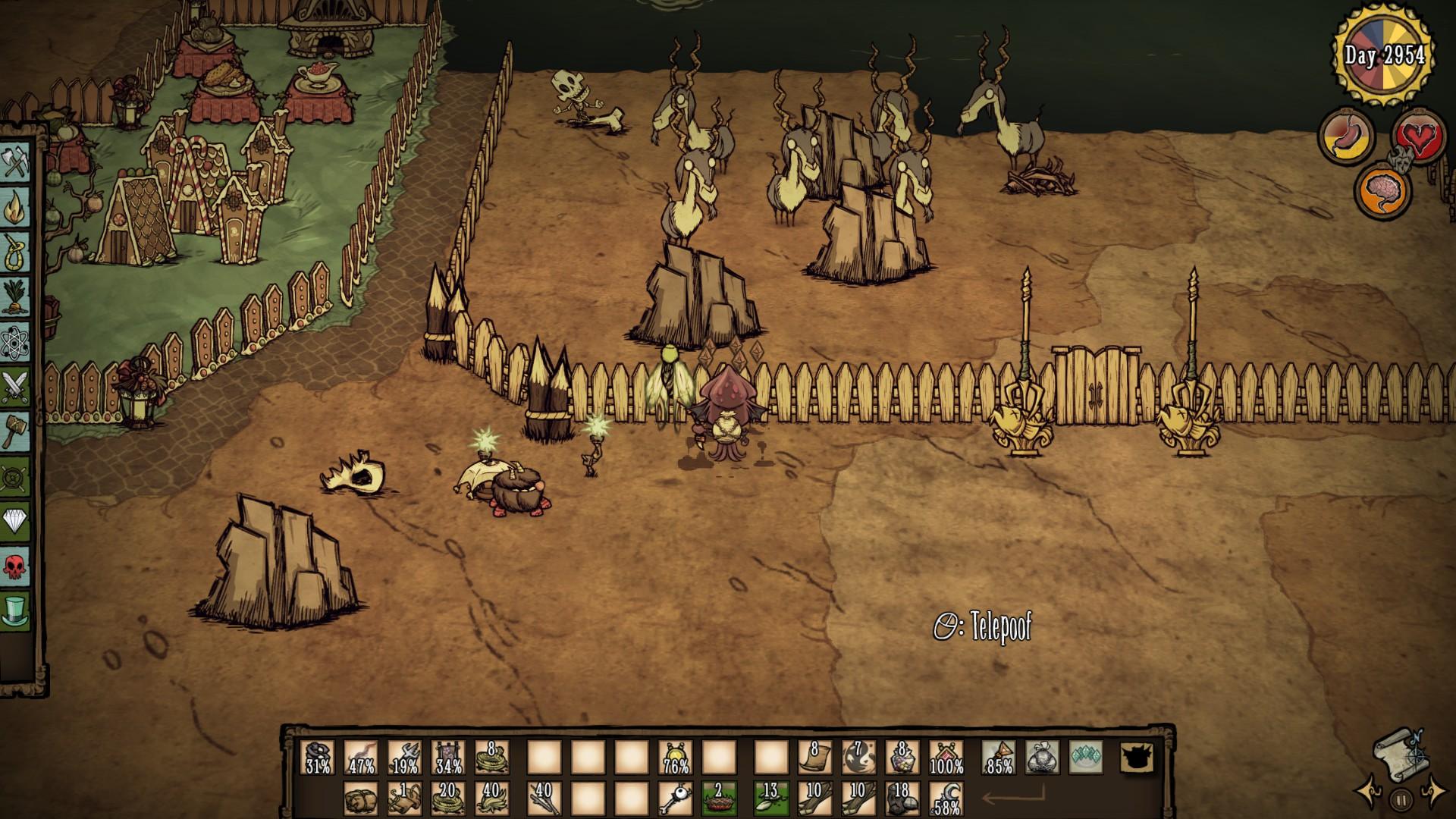The width and height of the screenshot is (1456, 819).
Task: Show the Fight crossed-swords crafting tab
Action: [x=14, y=386]
